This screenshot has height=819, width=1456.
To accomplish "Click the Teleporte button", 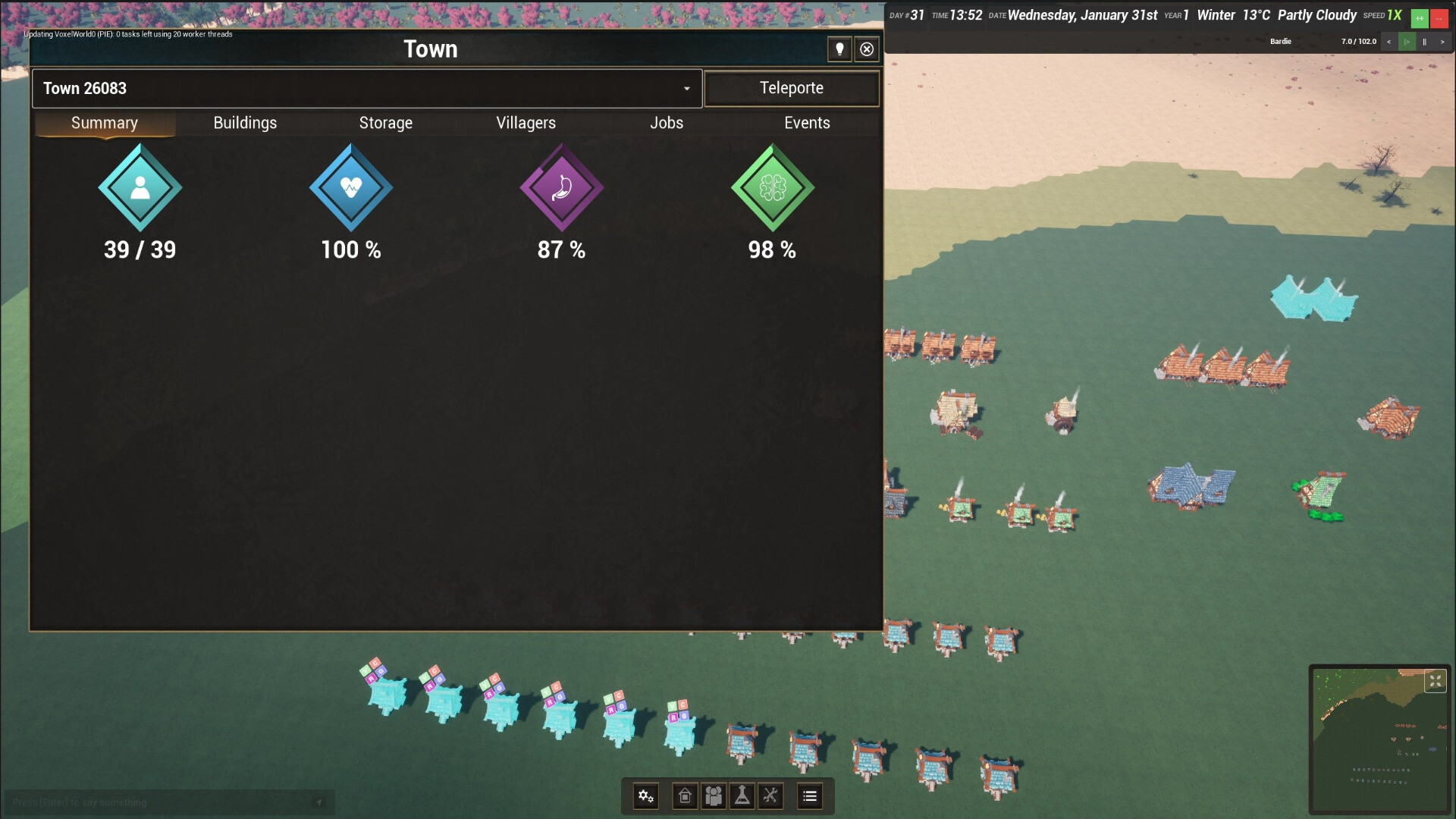I will [791, 88].
